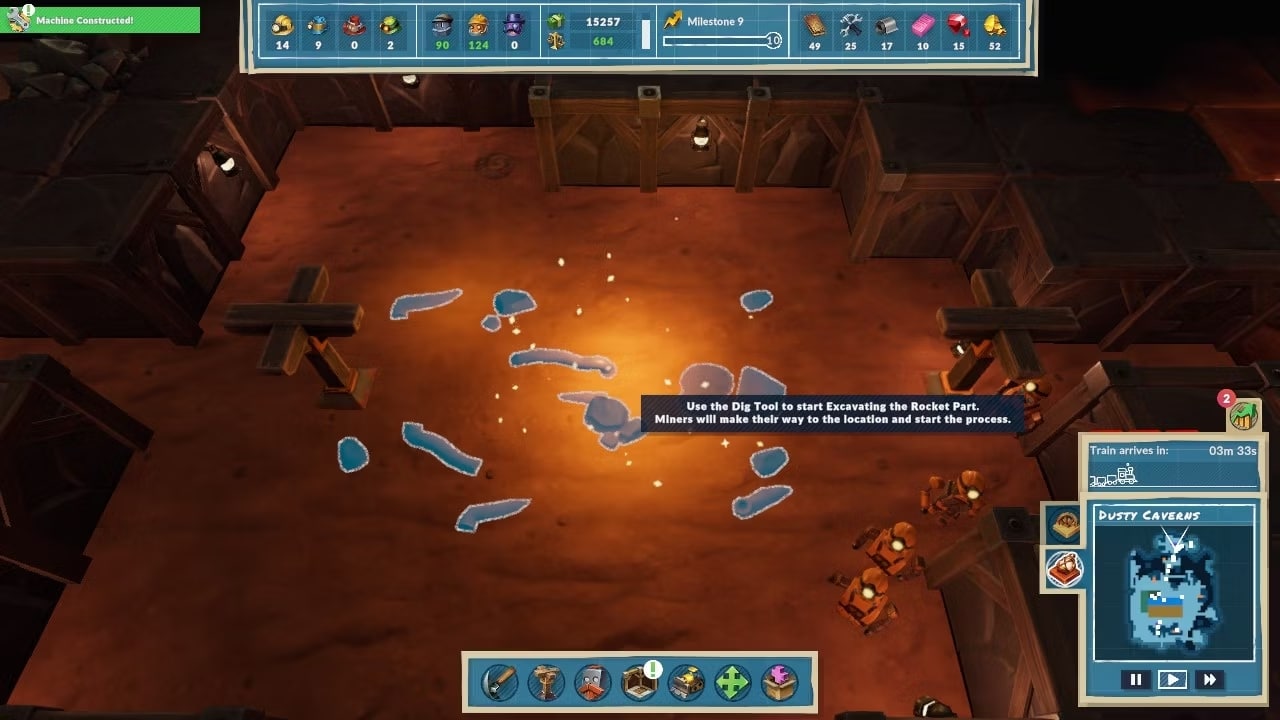
Task: Choose the gold minecart tool
Action: pyautogui.click(x=686, y=683)
